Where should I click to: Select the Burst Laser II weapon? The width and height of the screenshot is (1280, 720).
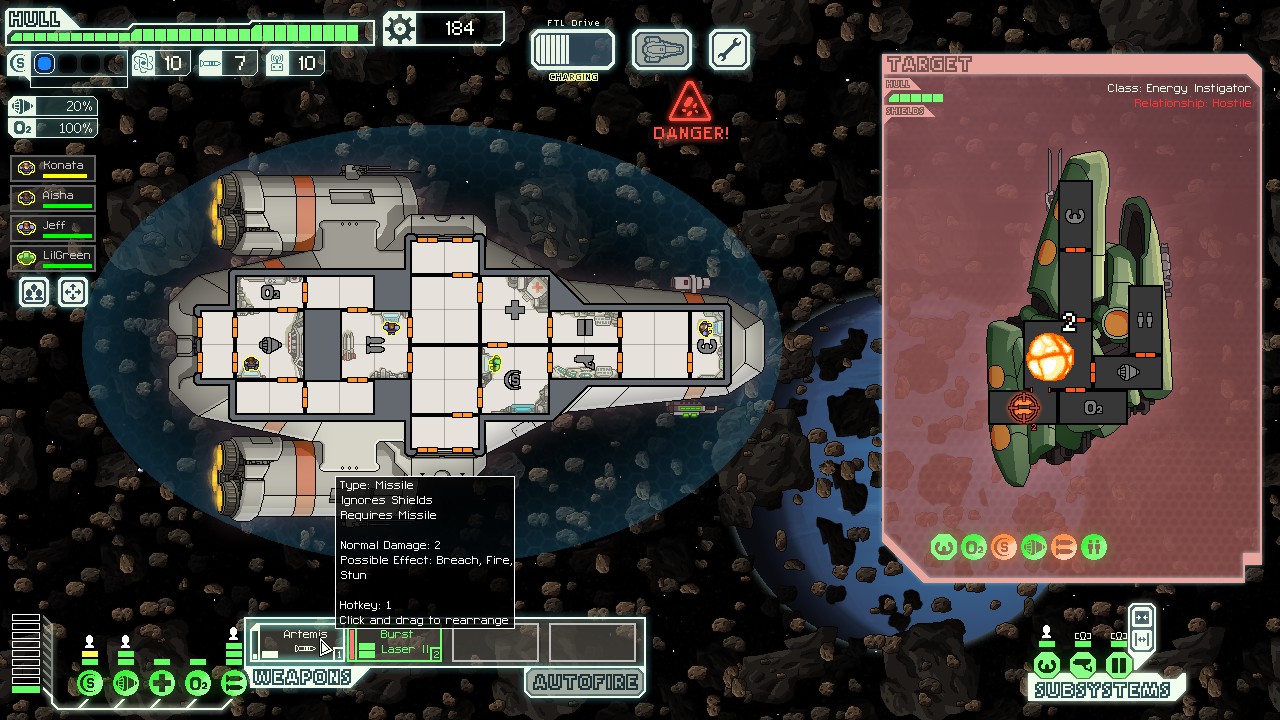point(396,642)
